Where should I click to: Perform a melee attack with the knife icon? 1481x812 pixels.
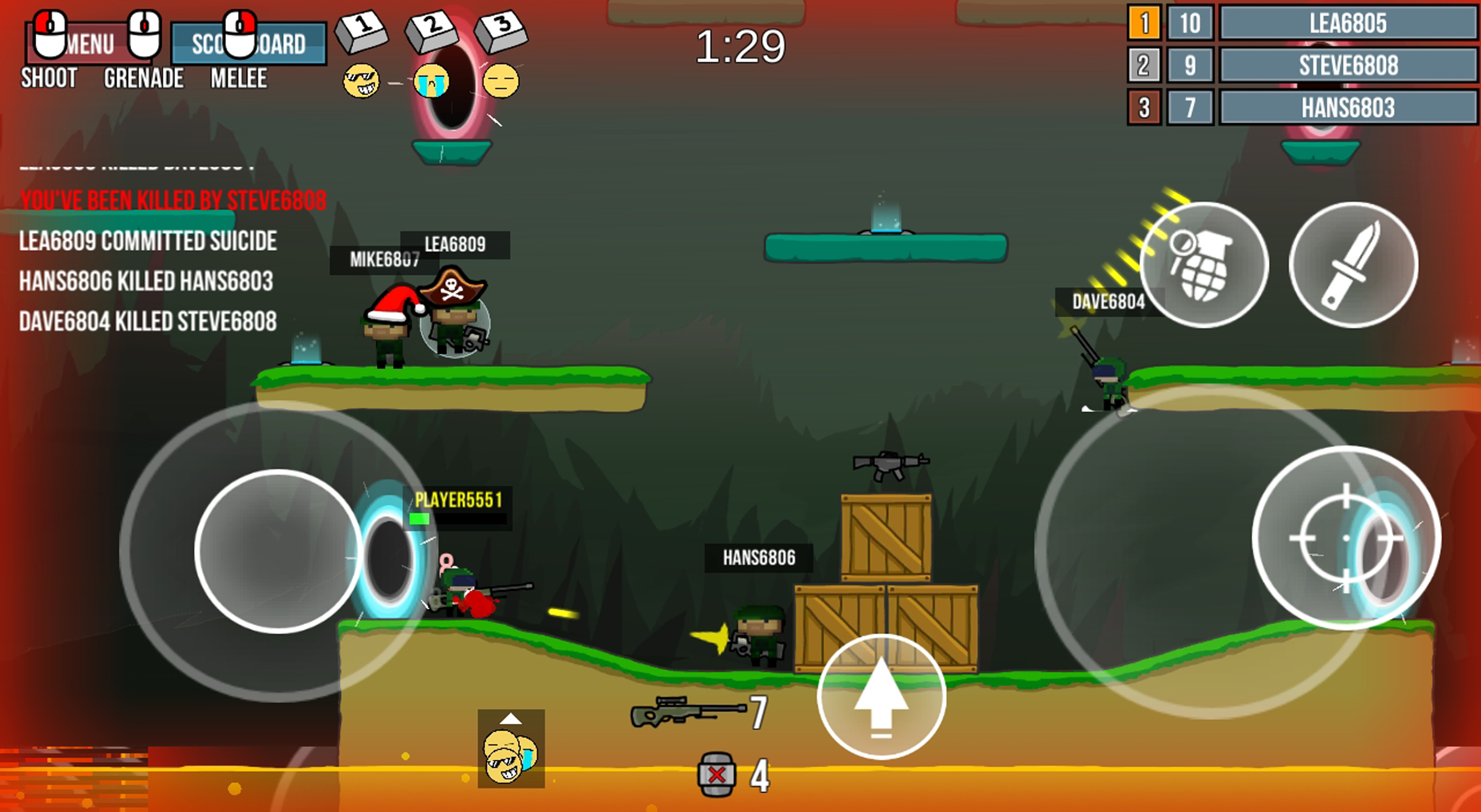point(1356,266)
